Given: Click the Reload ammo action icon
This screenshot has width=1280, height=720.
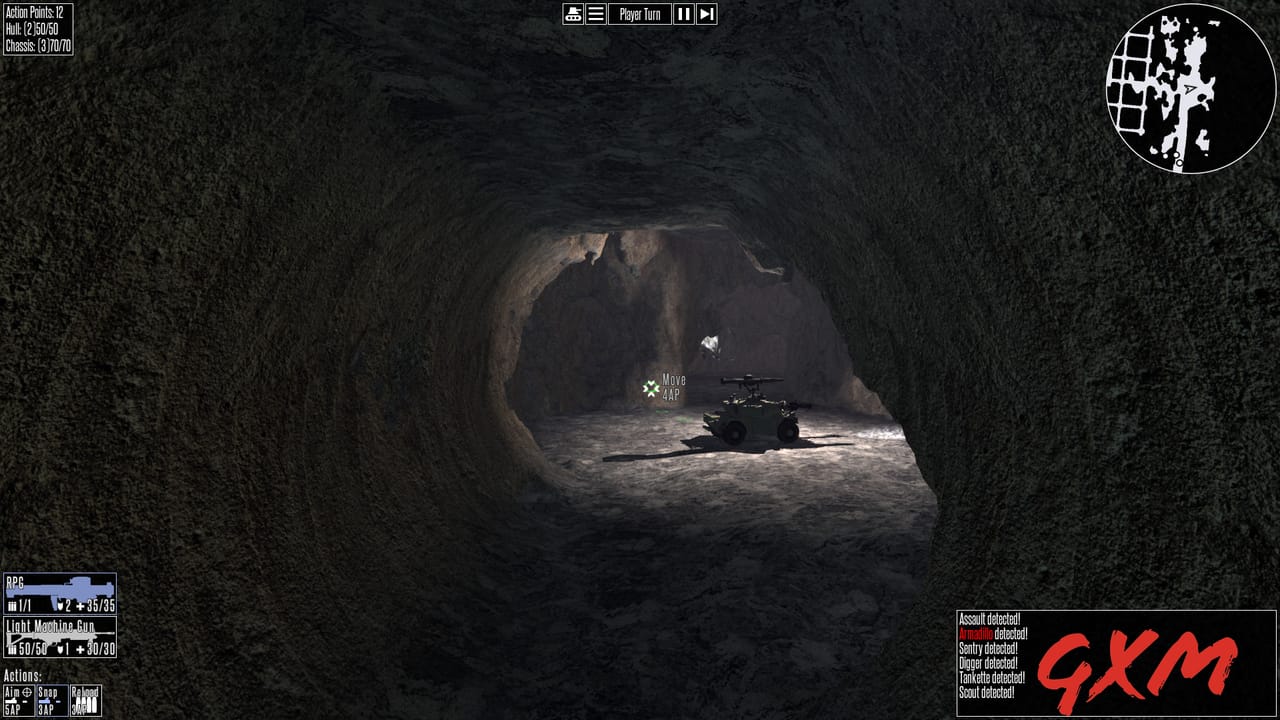Looking at the screenshot, I should coord(85,699).
